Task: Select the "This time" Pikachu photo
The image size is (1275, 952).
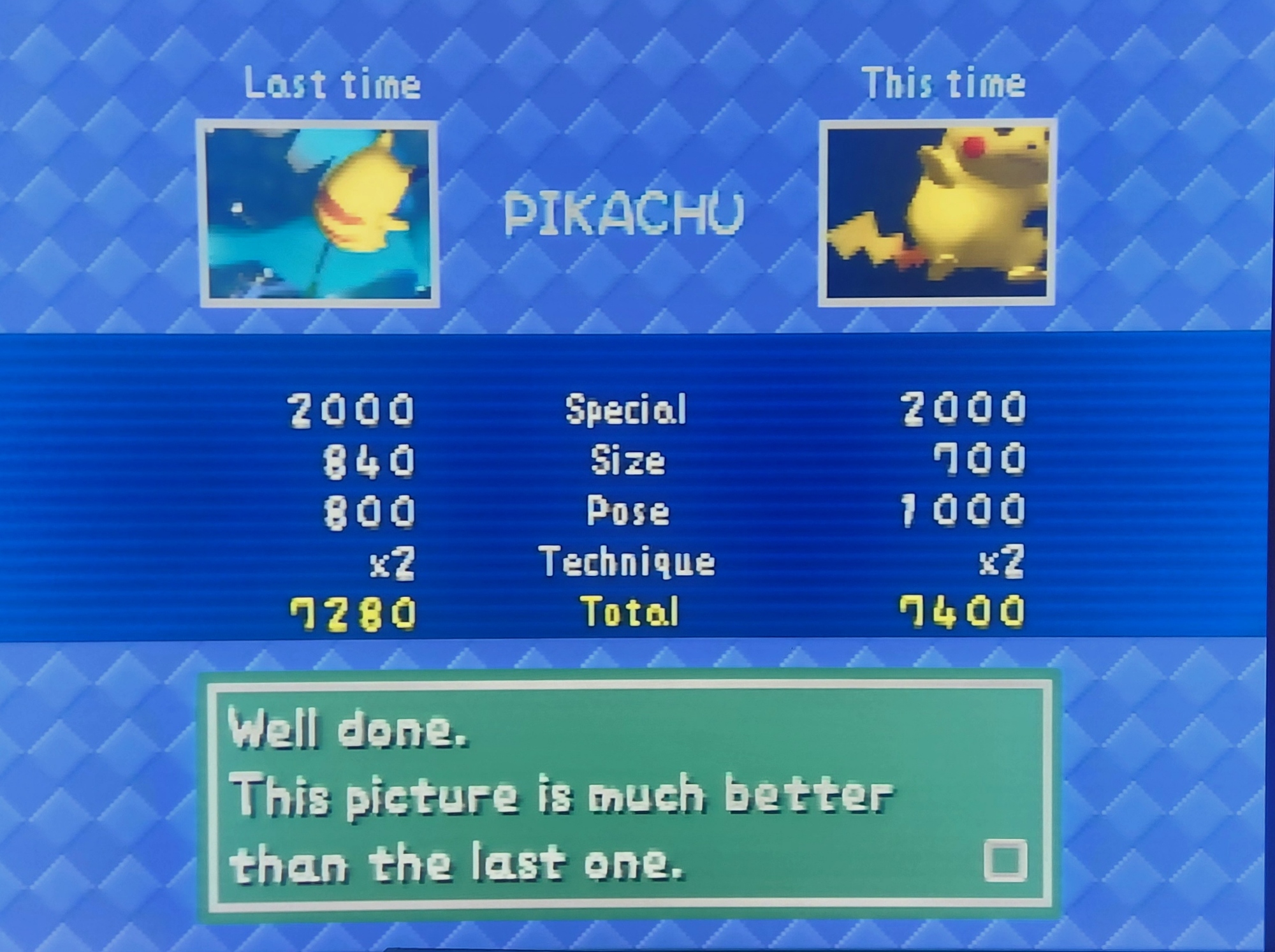Action: click(x=936, y=212)
